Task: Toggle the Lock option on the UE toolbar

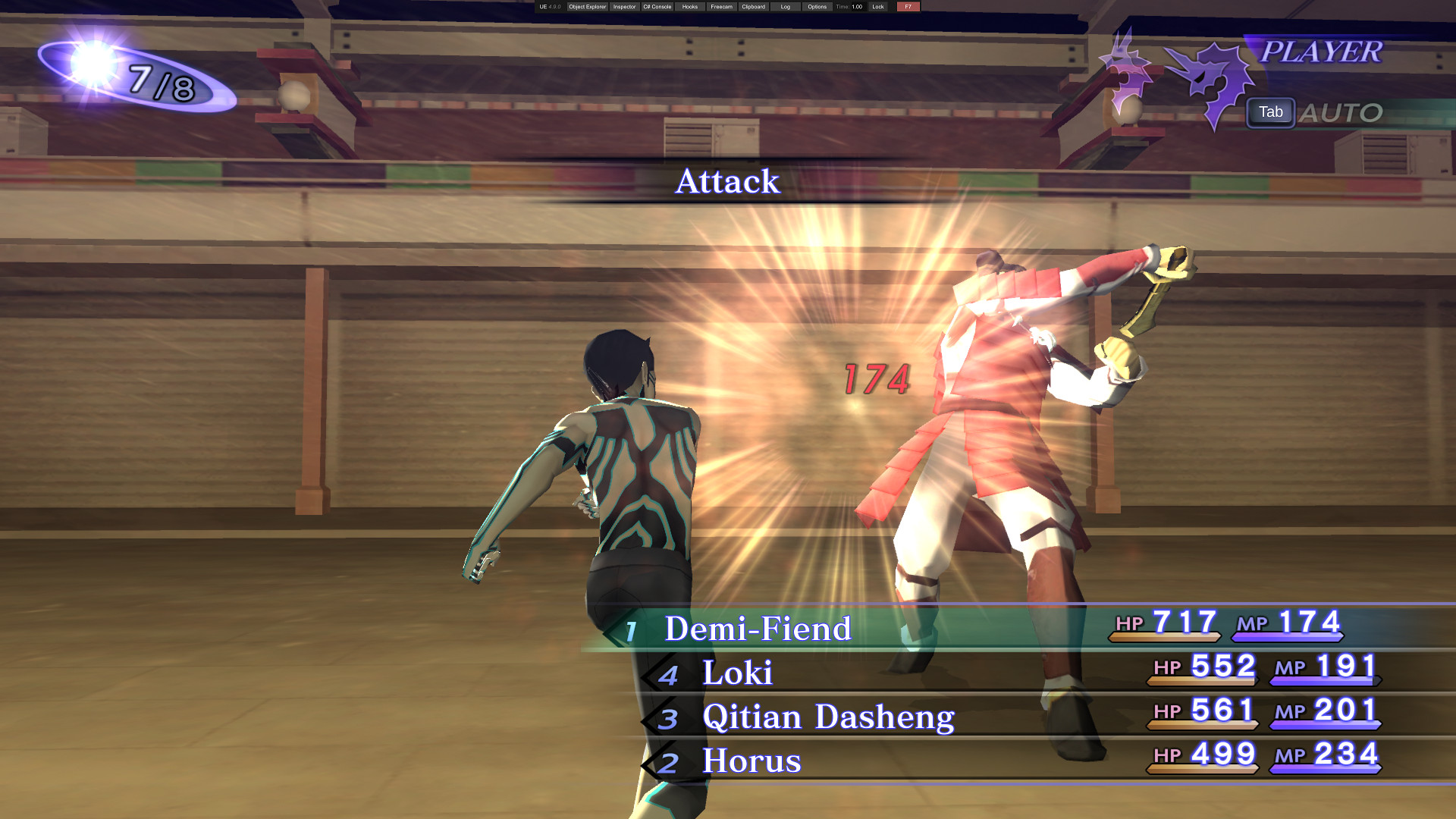Action: [878, 6]
